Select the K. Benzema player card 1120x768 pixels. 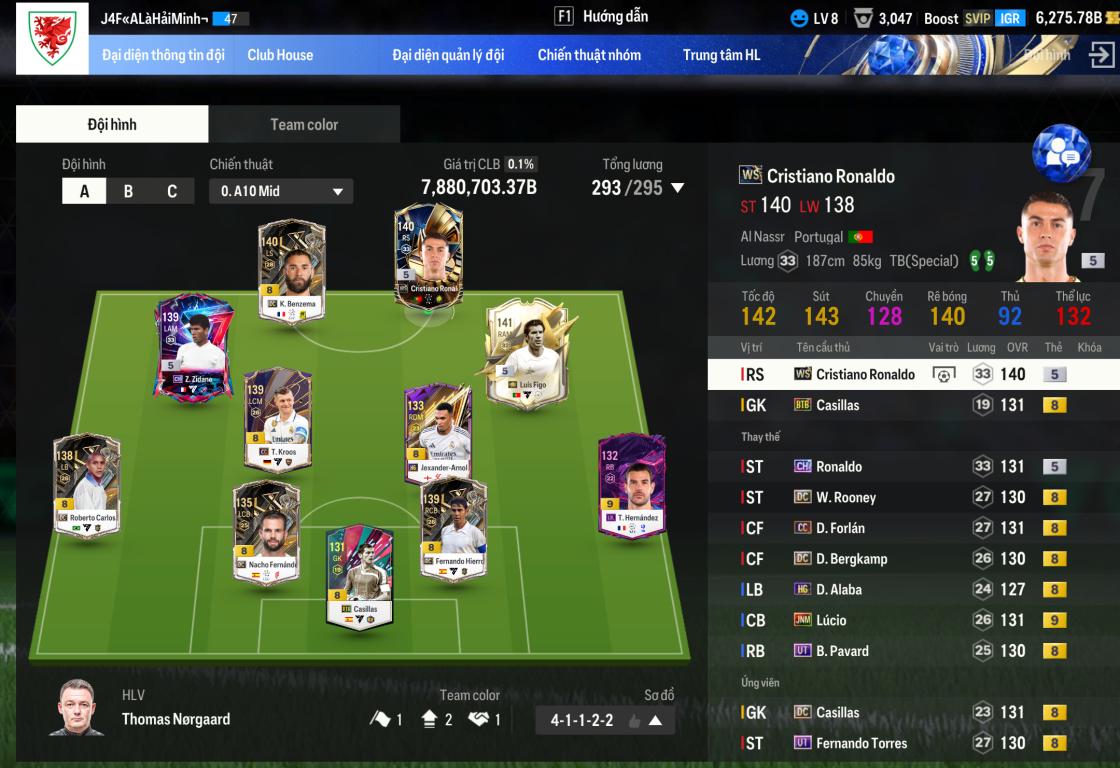(x=291, y=272)
